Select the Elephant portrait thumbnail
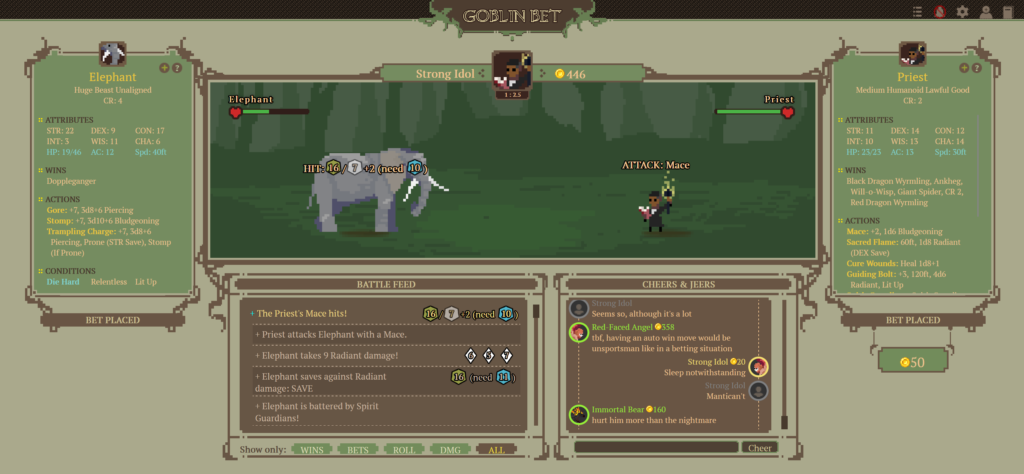The height and width of the screenshot is (474, 1024). (112, 54)
